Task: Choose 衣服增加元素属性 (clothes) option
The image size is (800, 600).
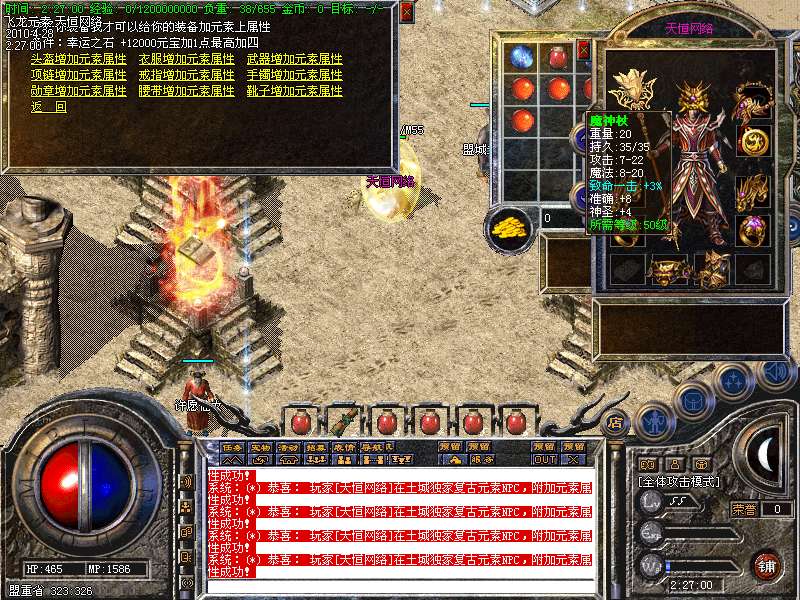Action: pos(186,59)
